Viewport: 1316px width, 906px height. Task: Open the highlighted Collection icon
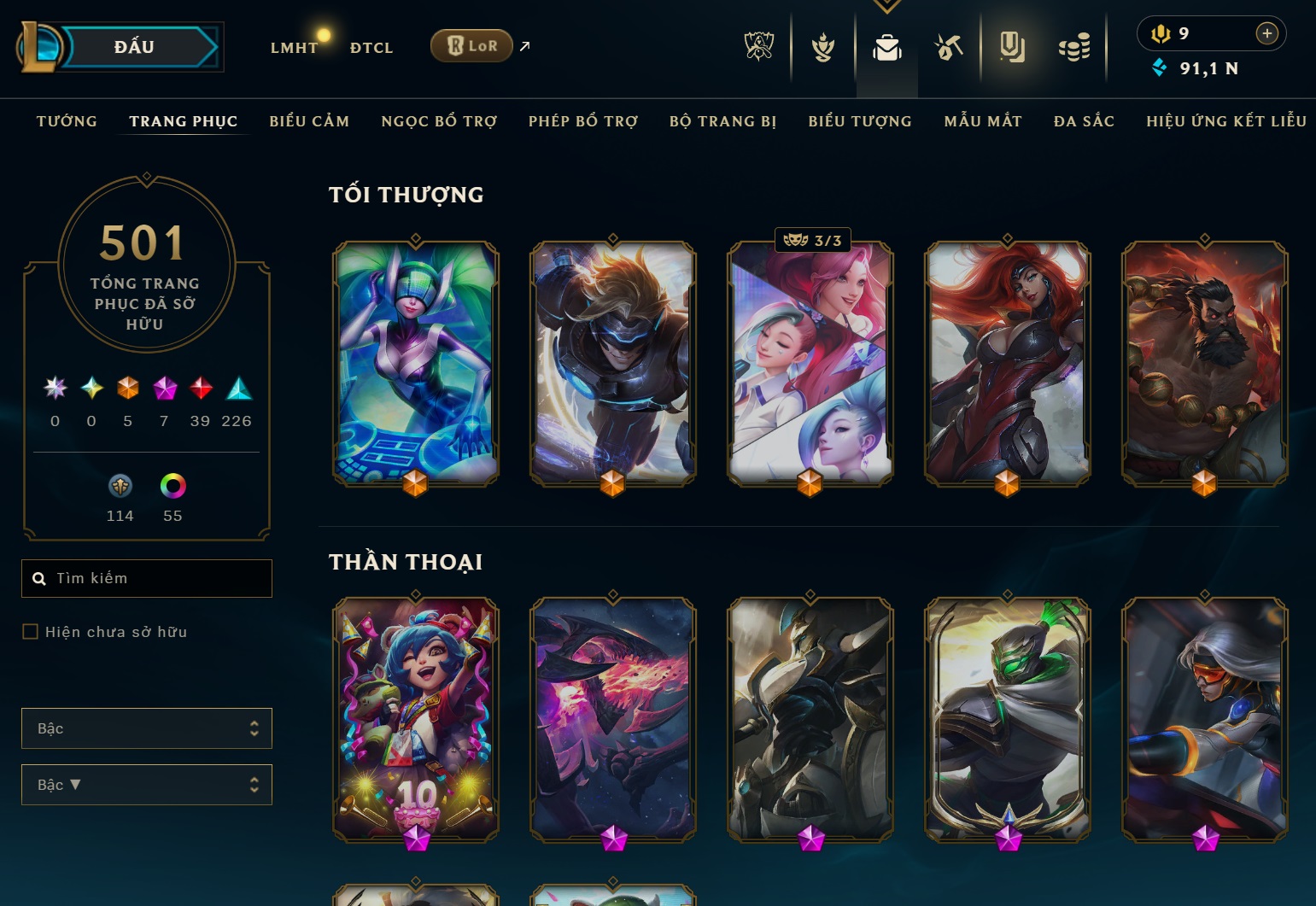point(1012,47)
